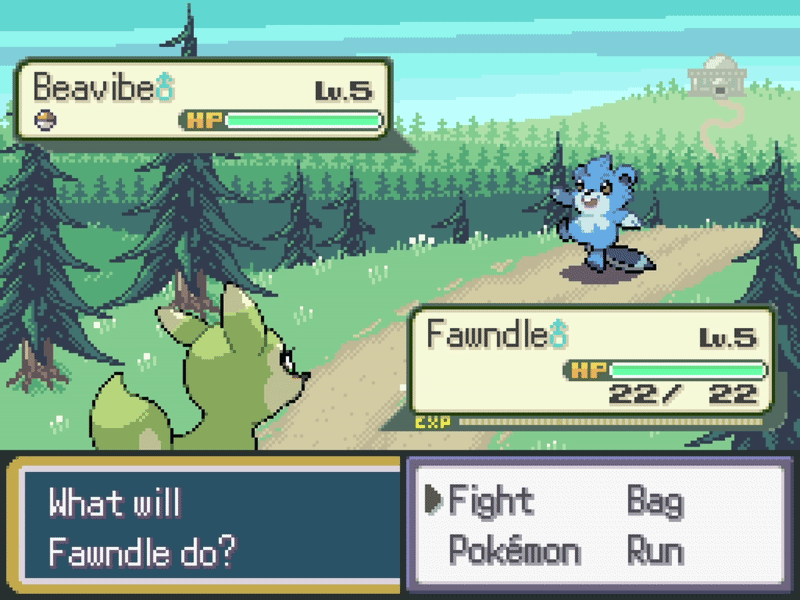Run from the battle
The width and height of the screenshot is (800, 600).
pos(655,551)
